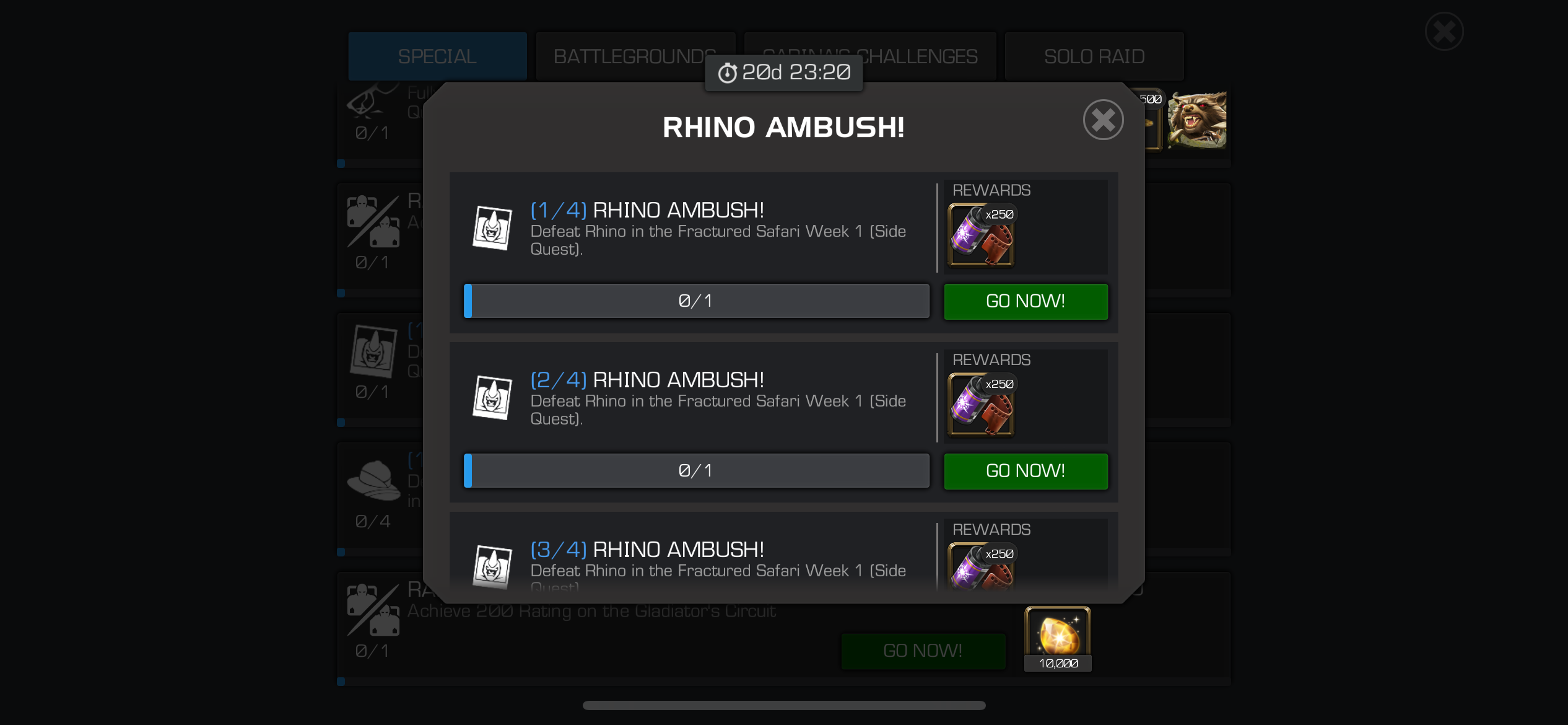This screenshot has height=725, width=1568.
Task: Expand the x250 reward count badge for quest 1/4
Action: point(1000,214)
